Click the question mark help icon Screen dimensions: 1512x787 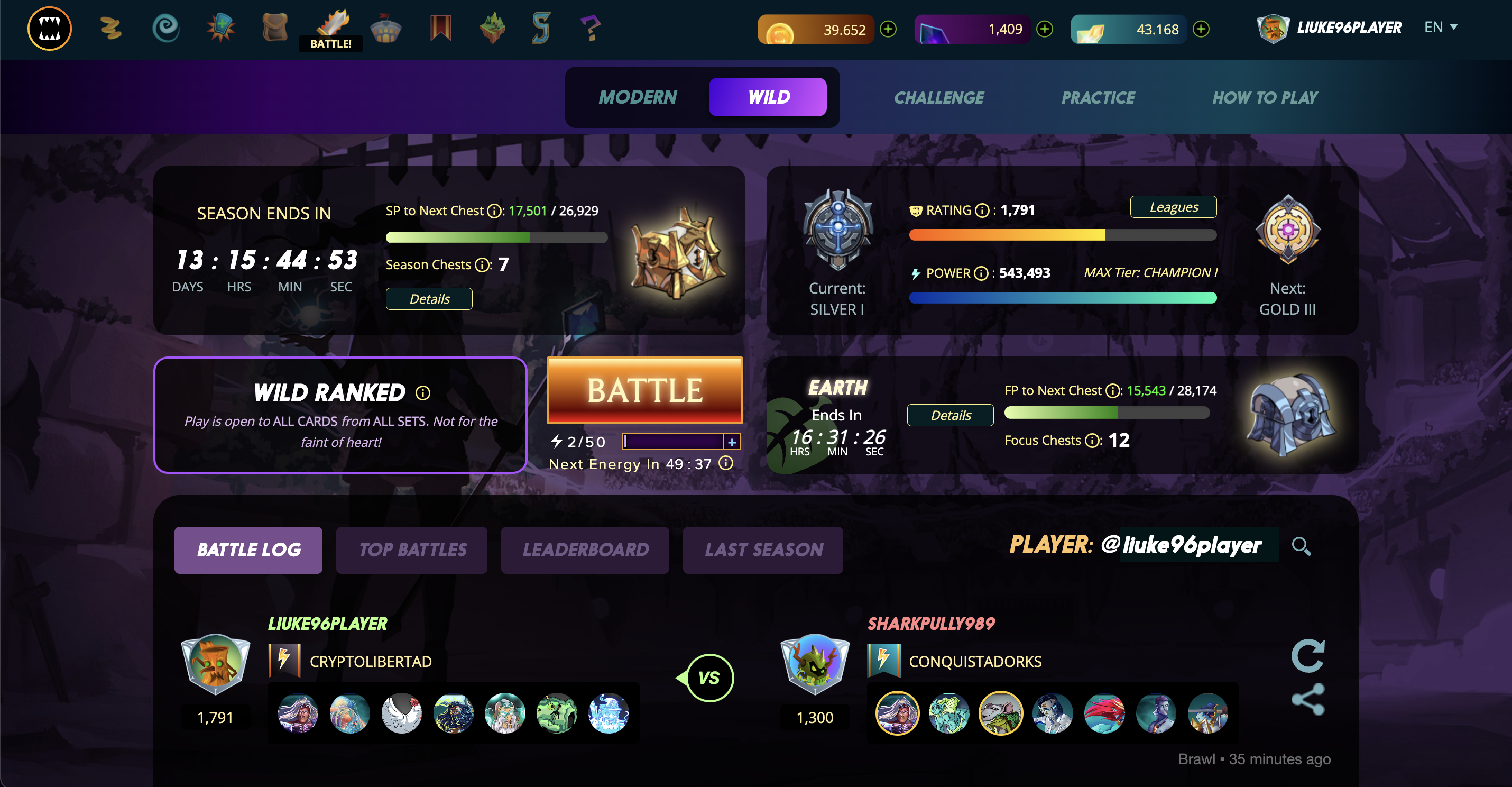(x=591, y=28)
